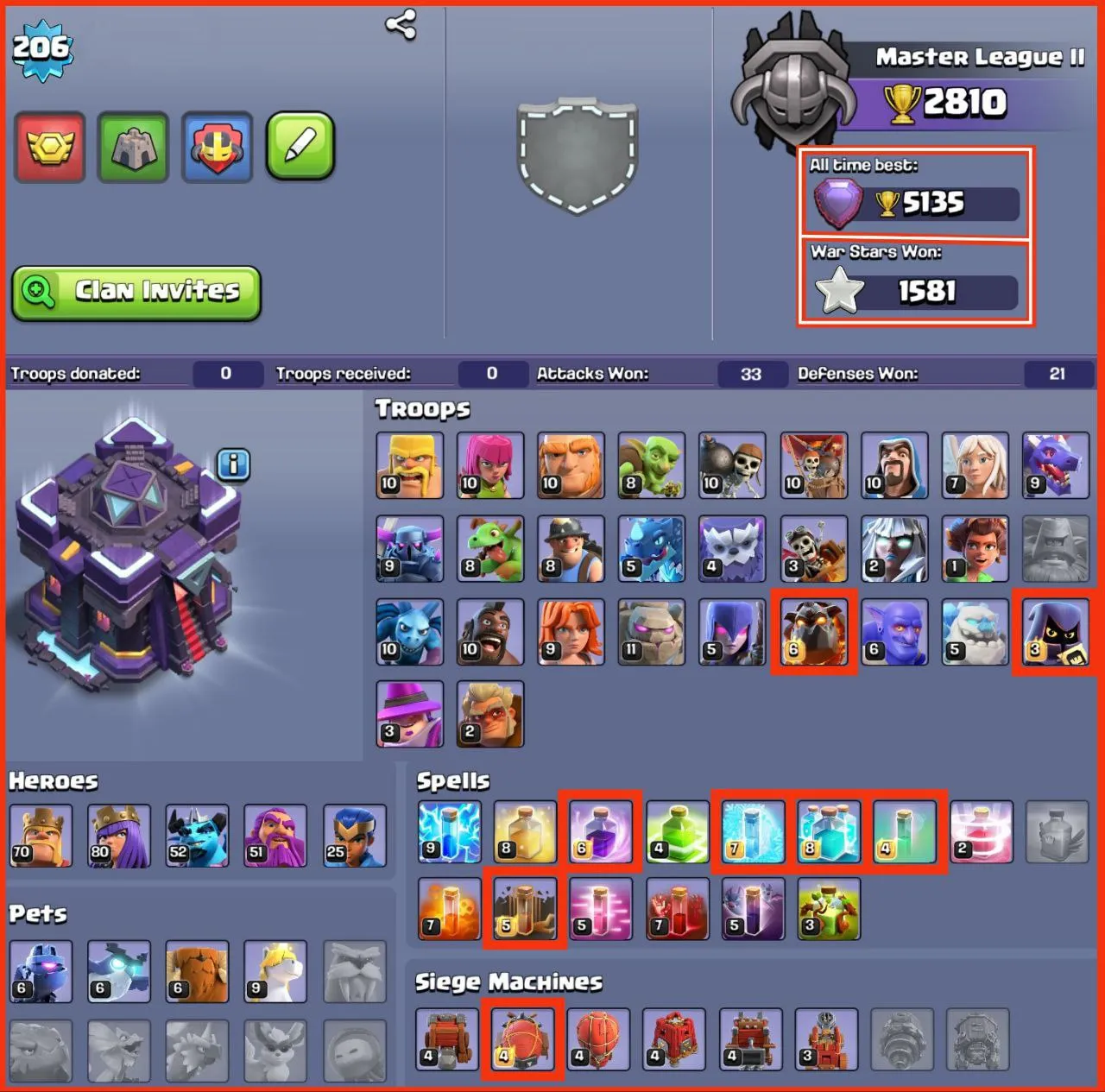Open the Clan Invites button
Viewport: 1105px width, 1092px height.
tap(136, 292)
